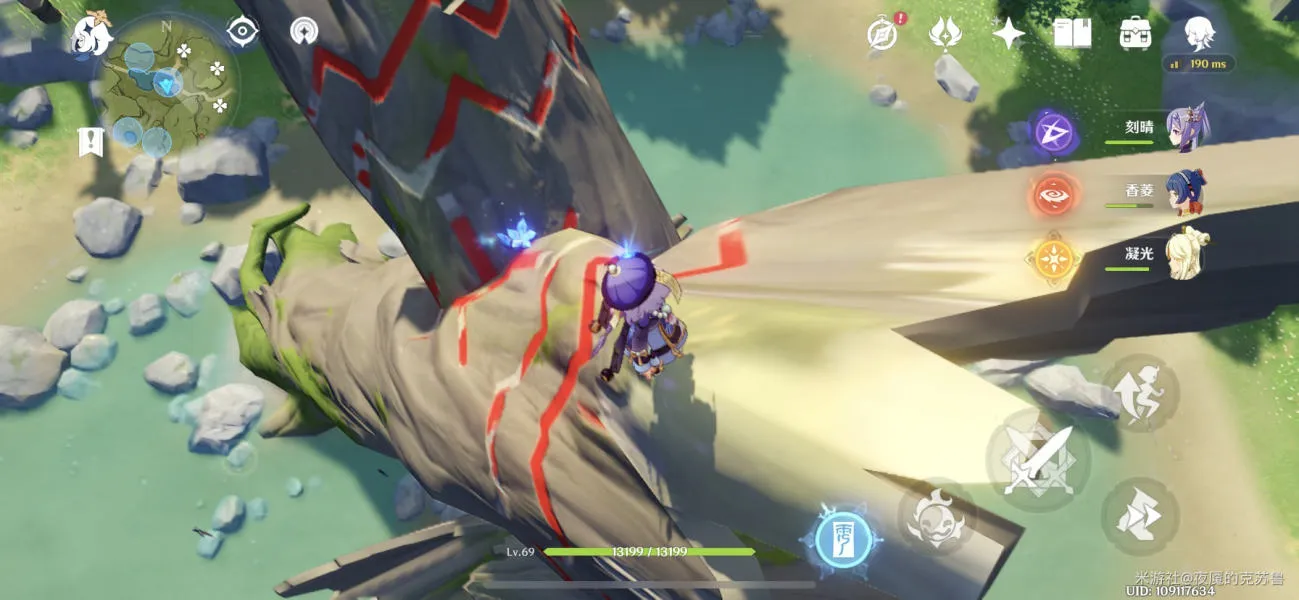1299x600 pixels.
Task: Open the Adventurer Handbook book icon
Action: pyautogui.click(x=1072, y=33)
